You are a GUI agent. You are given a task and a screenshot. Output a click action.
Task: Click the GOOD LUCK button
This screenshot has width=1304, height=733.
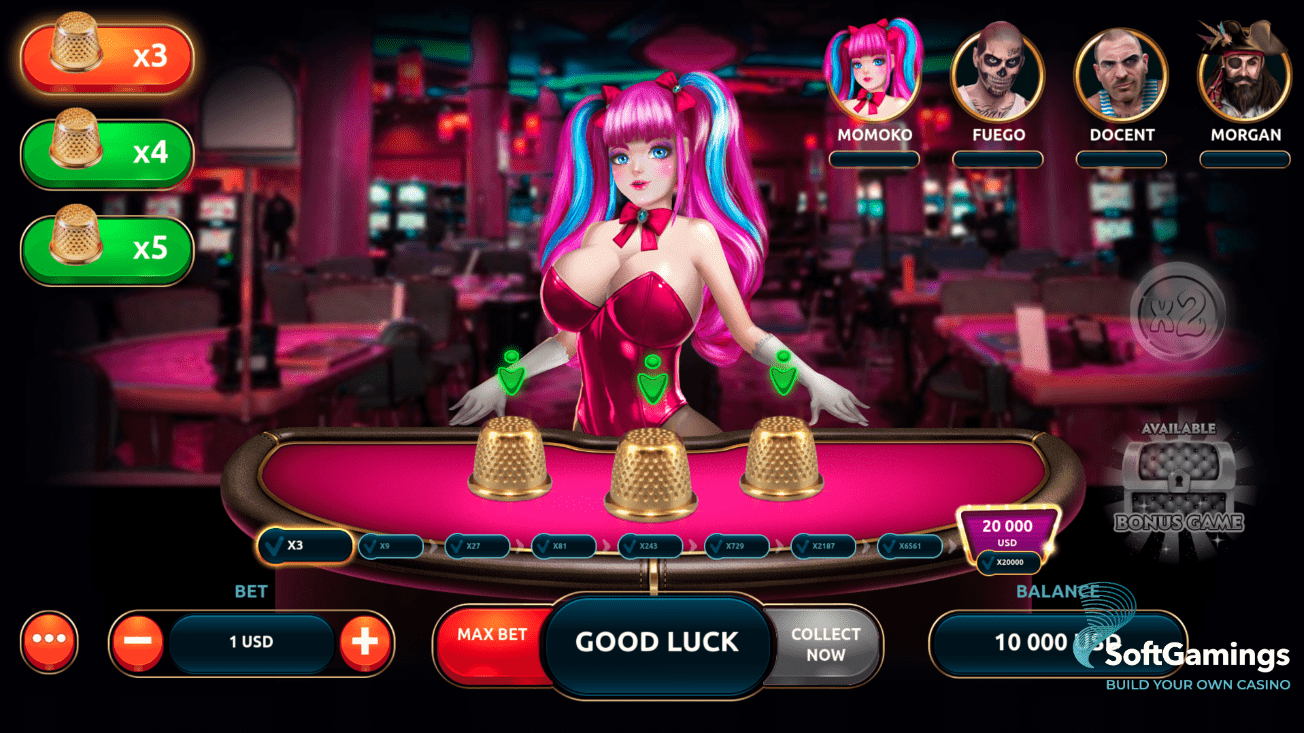tap(657, 642)
